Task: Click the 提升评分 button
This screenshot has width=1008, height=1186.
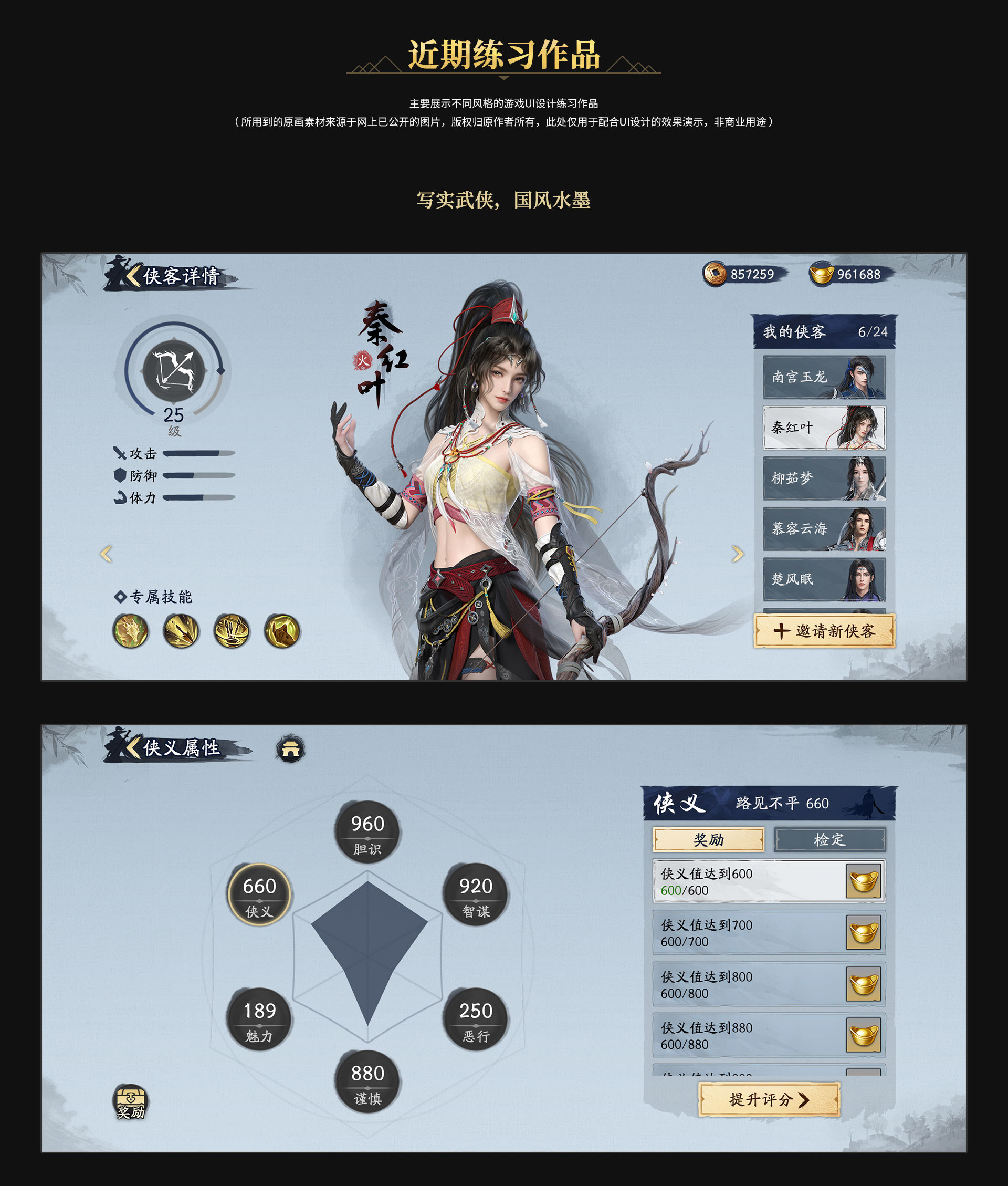Action: click(x=769, y=1100)
